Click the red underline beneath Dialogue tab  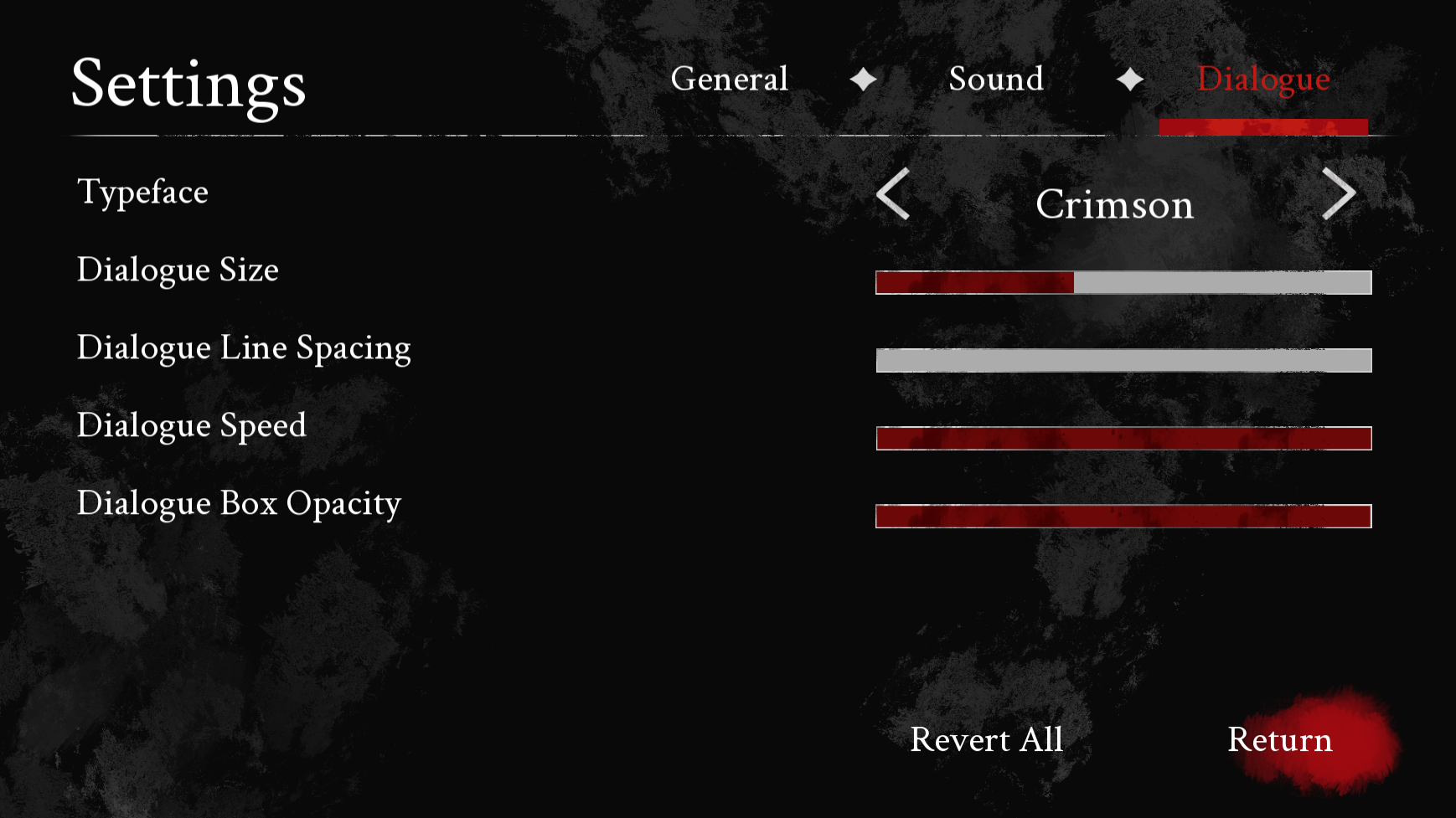1263,126
